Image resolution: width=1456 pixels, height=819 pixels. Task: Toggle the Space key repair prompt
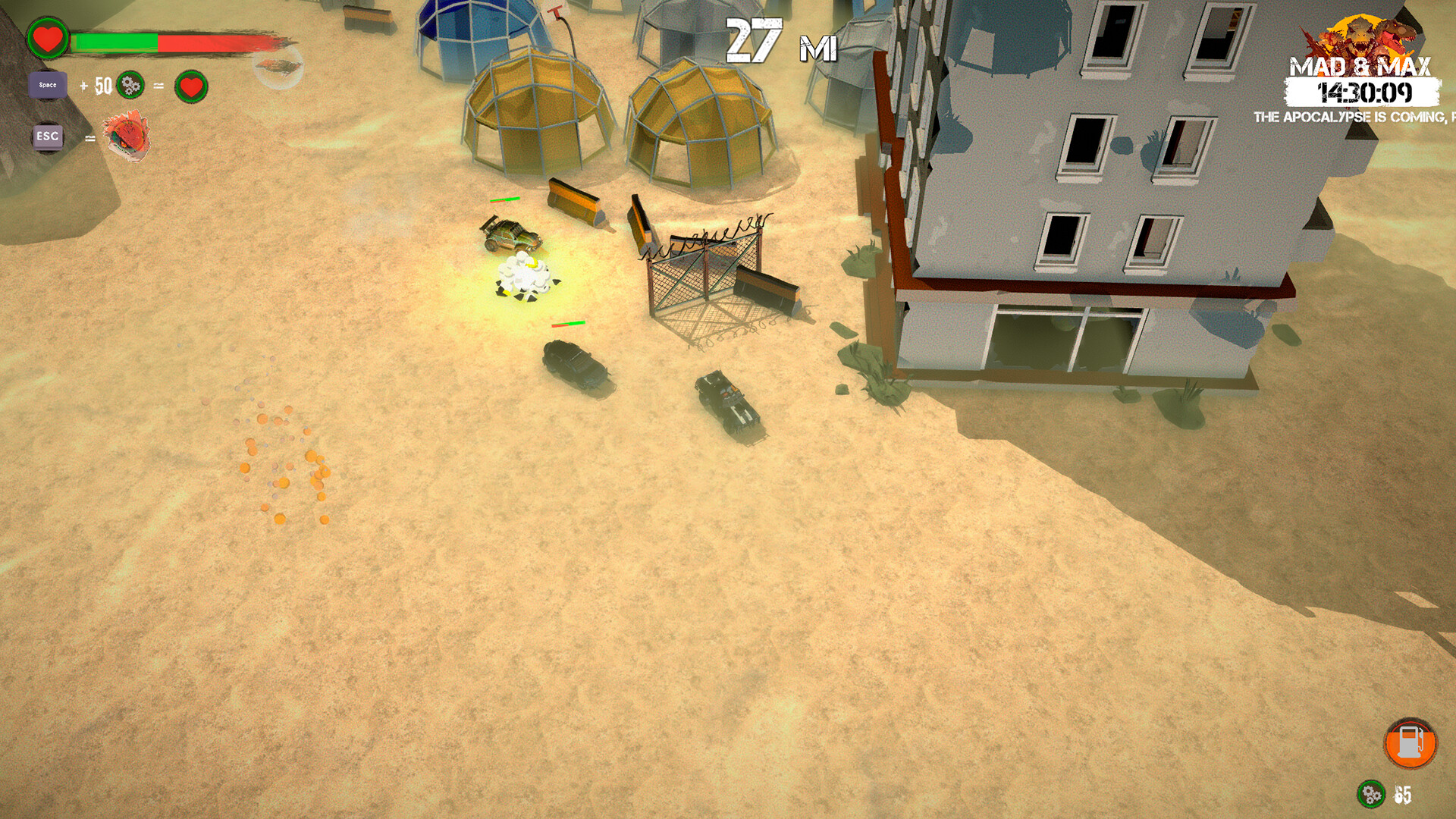click(47, 85)
